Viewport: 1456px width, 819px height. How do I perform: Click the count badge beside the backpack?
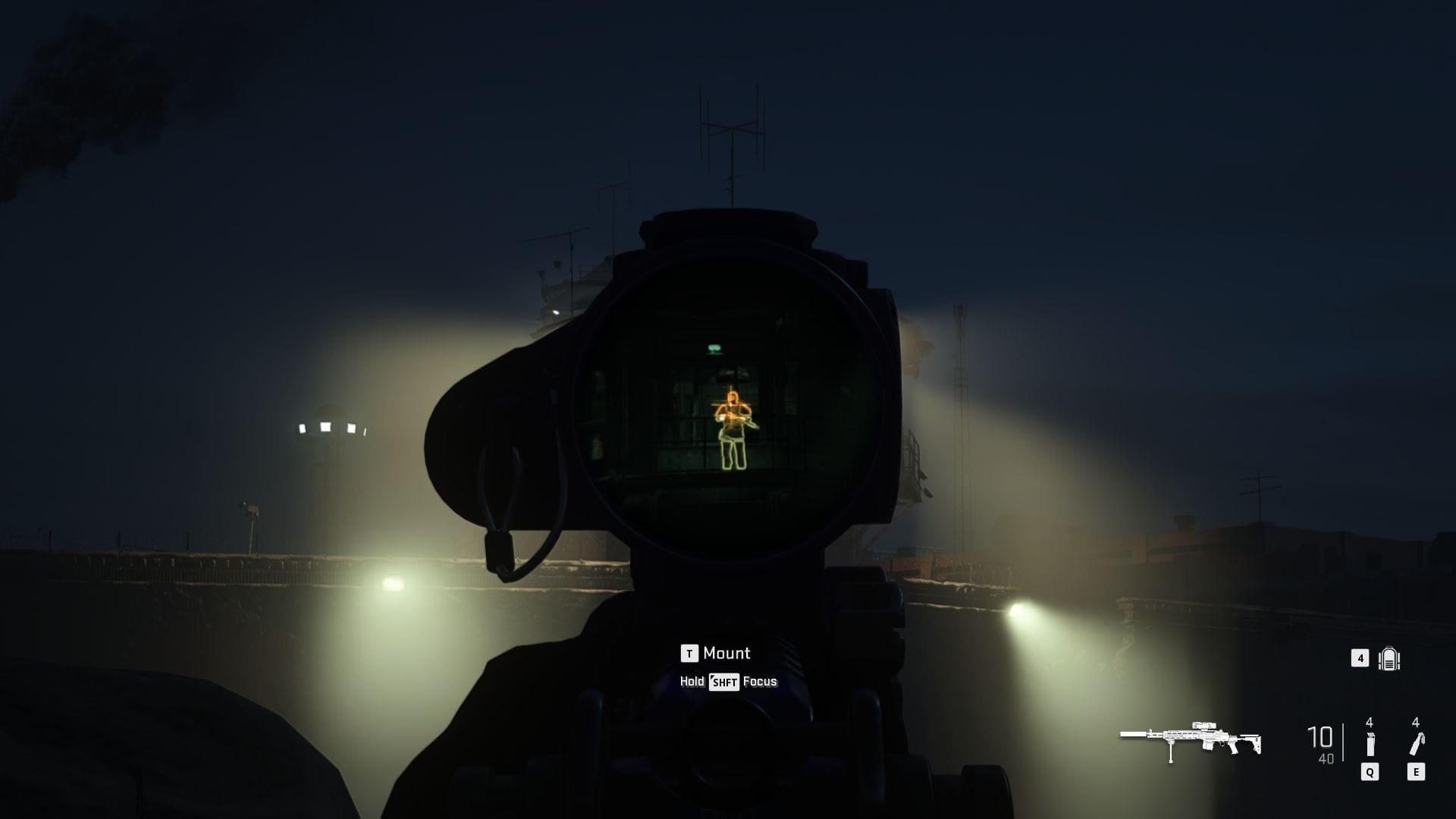1360,659
